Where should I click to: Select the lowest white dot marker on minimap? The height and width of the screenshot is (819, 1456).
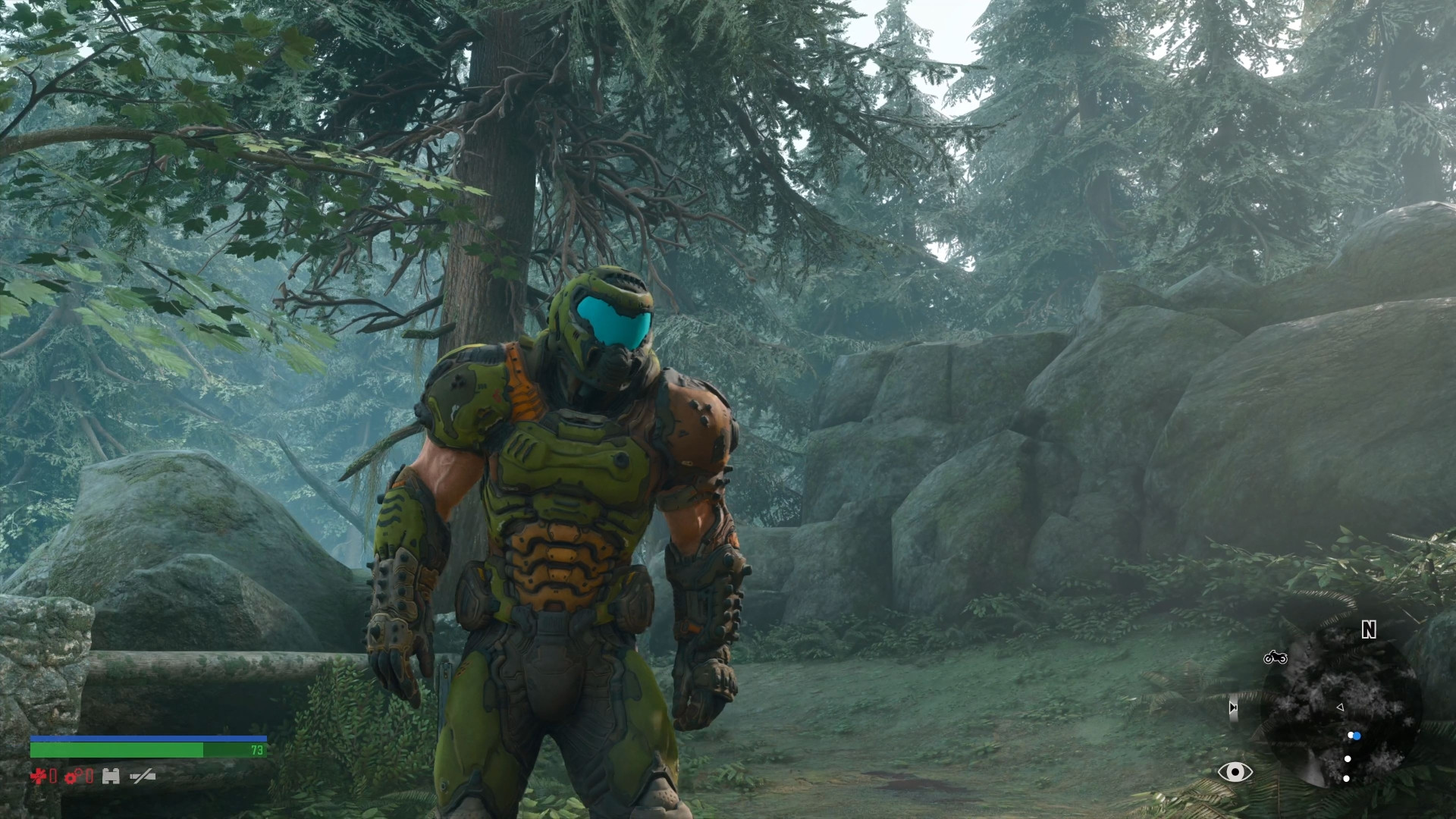[x=1346, y=779]
